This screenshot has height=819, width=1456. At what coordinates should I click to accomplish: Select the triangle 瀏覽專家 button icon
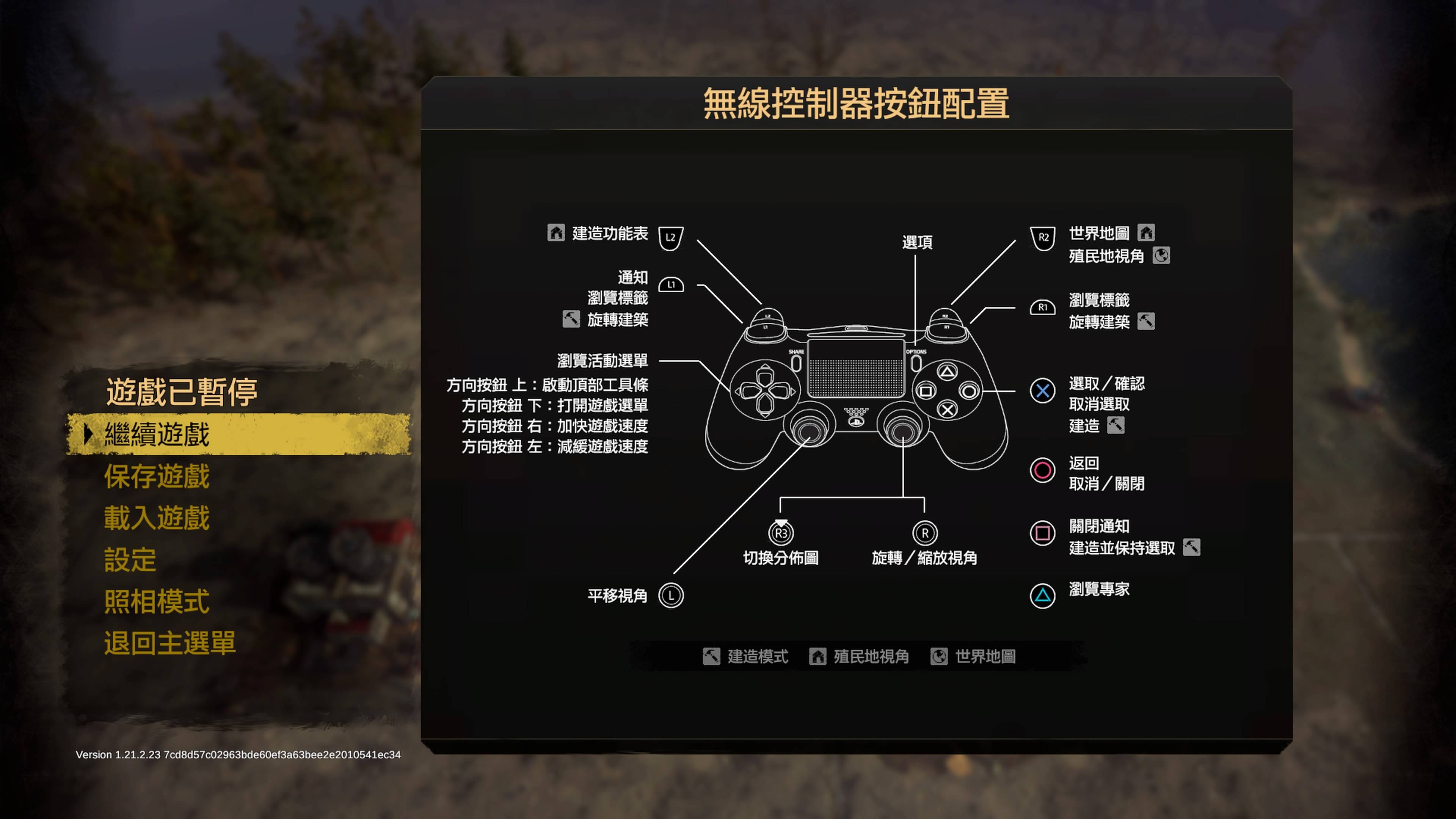click(x=1043, y=596)
